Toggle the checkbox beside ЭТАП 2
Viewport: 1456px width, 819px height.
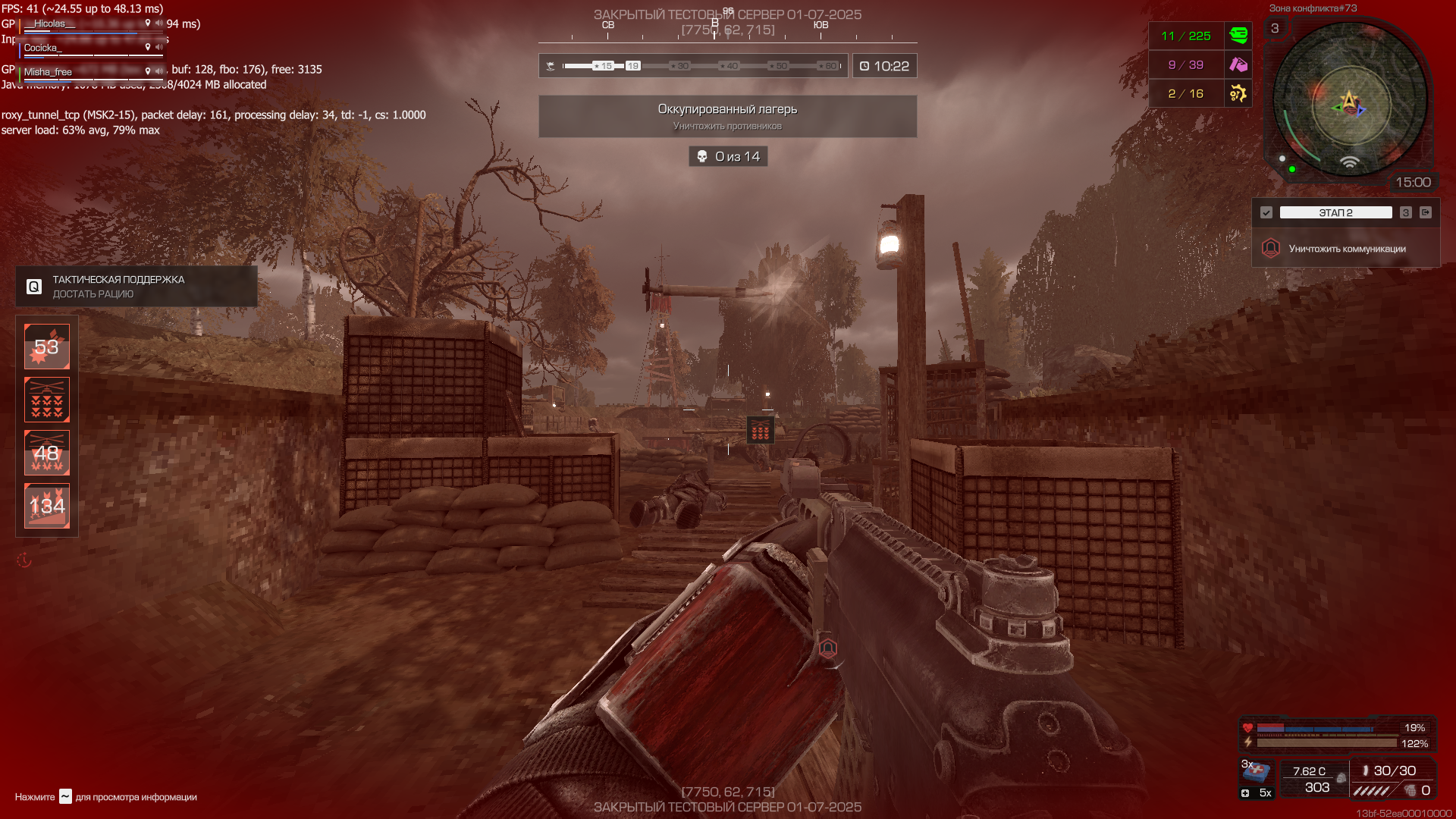1266,213
